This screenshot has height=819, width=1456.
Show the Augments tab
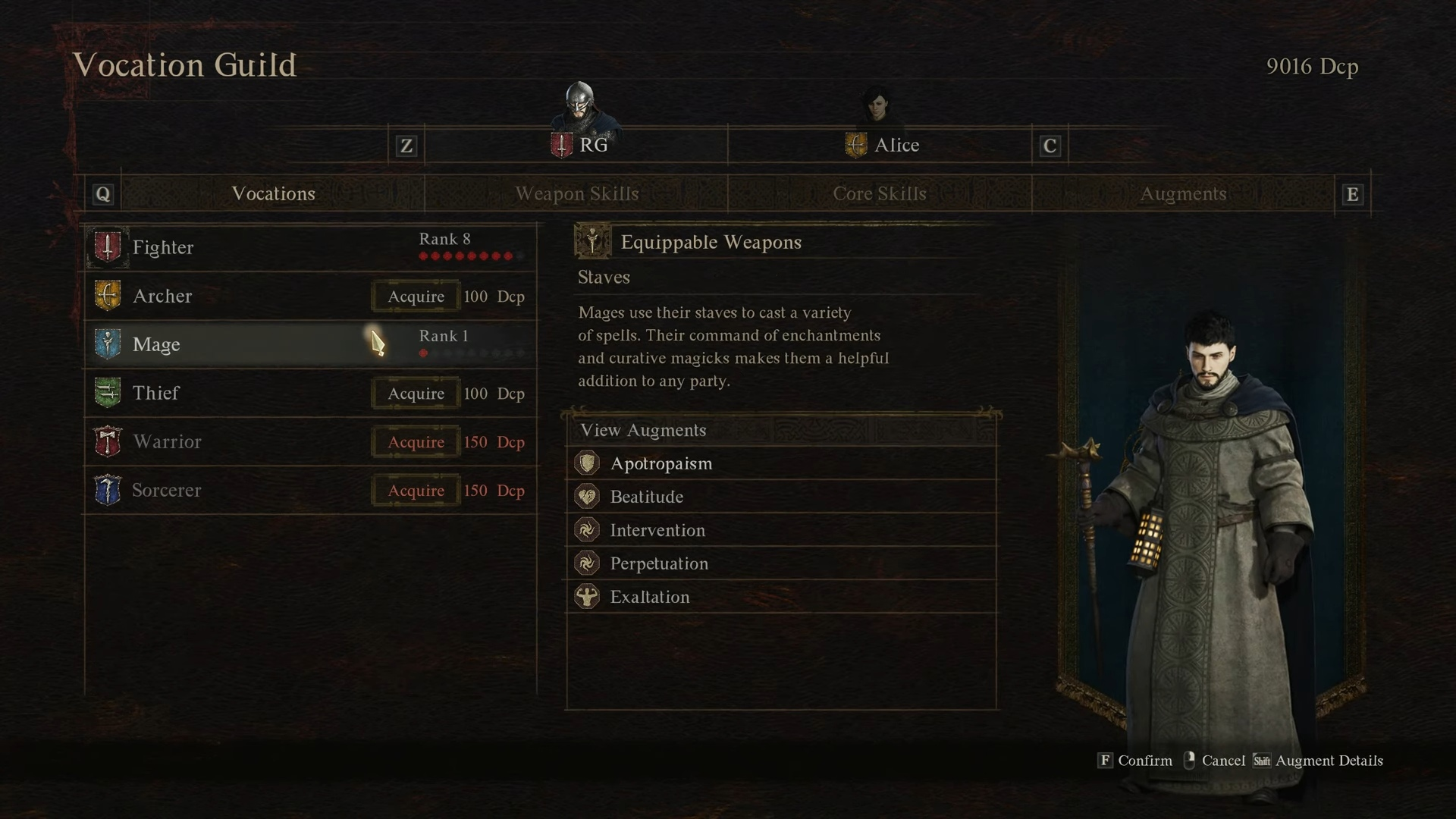pos(1183,194)
